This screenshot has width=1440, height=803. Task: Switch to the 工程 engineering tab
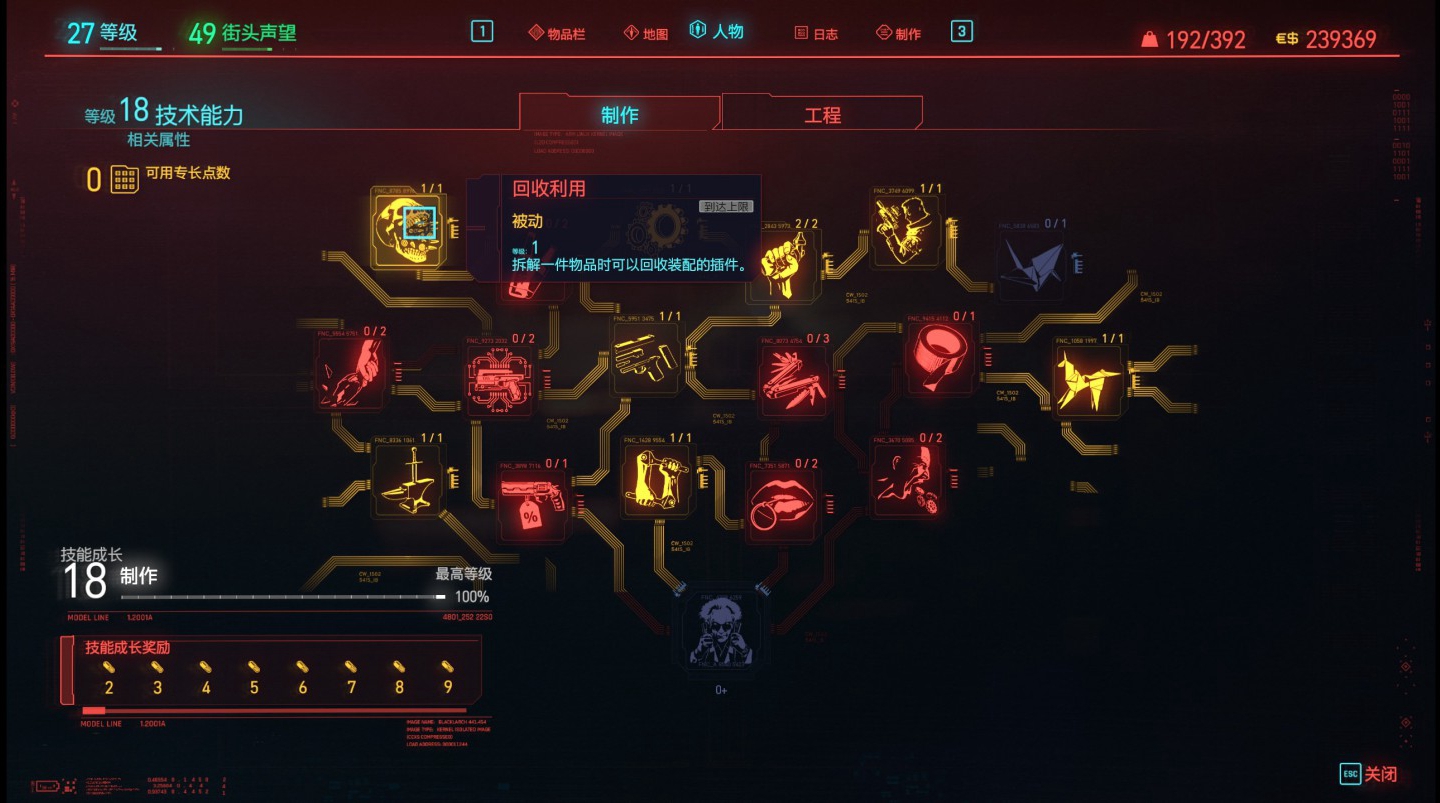click(822, 115)
